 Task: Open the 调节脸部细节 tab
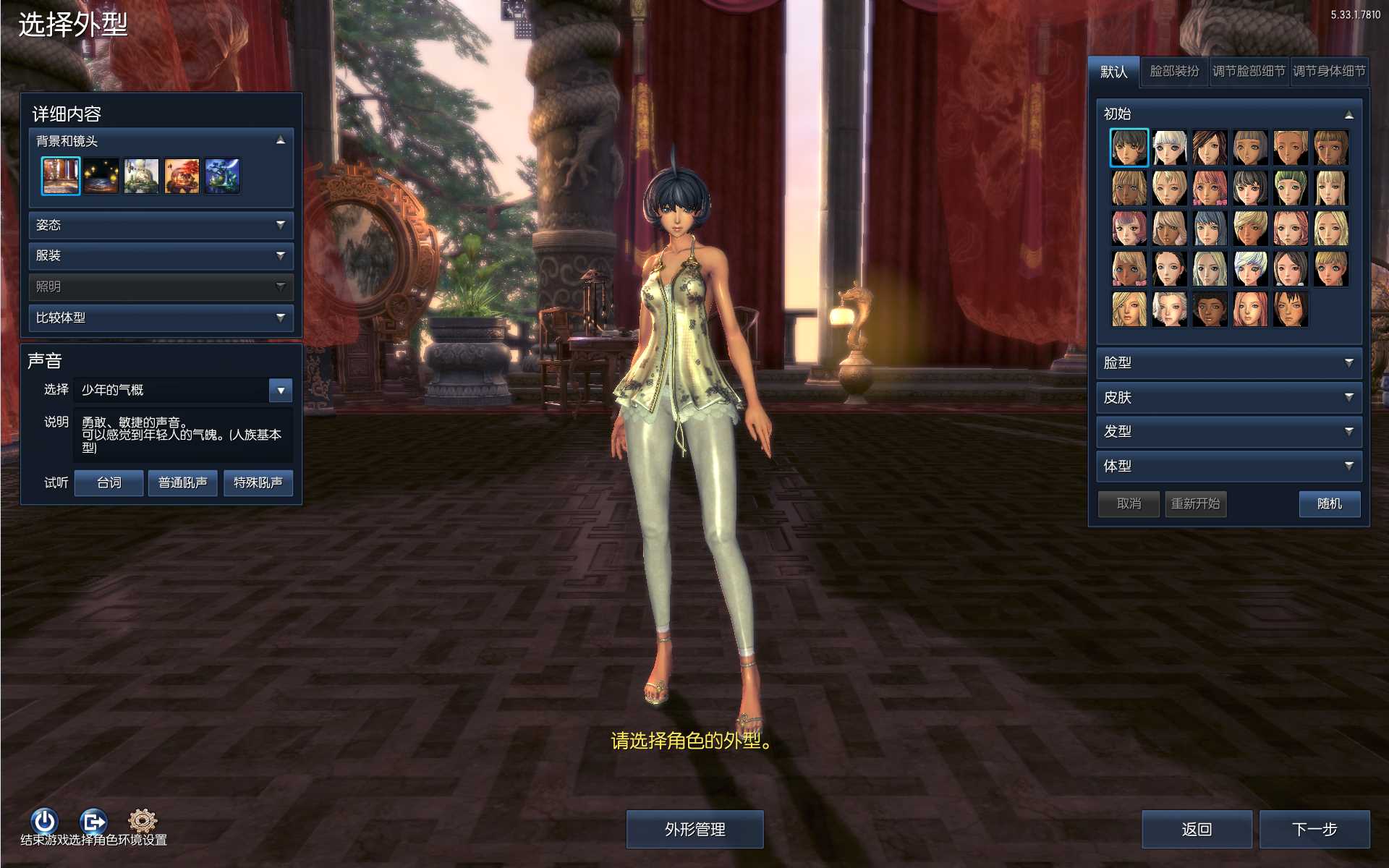1248,72
